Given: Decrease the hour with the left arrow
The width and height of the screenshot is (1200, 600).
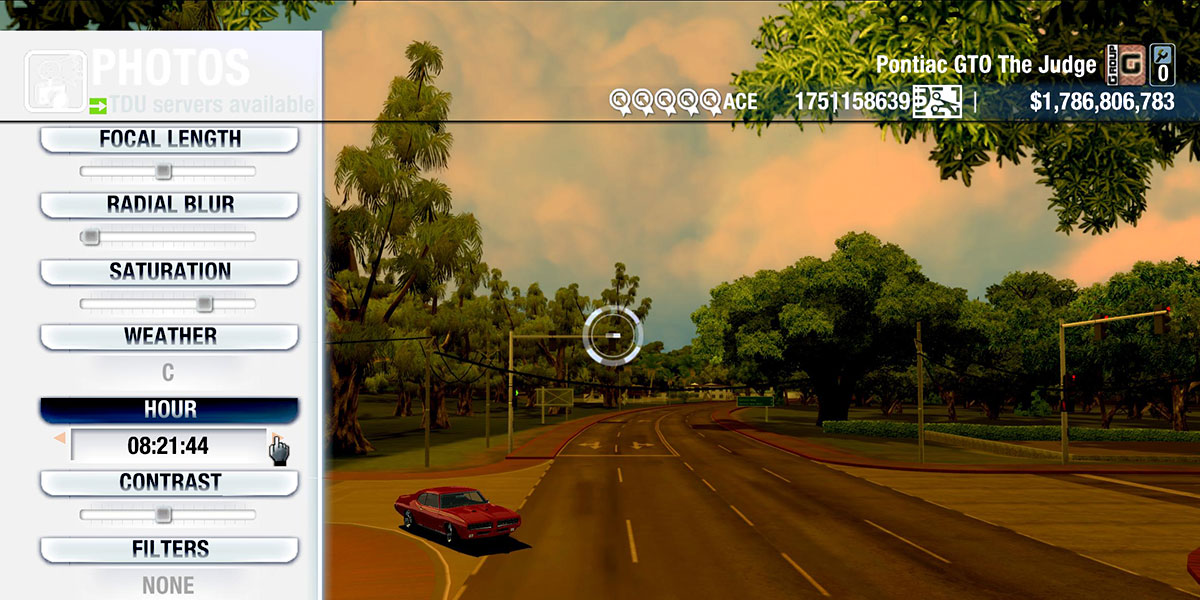Looking at the screenshot, I should point(60,439).
